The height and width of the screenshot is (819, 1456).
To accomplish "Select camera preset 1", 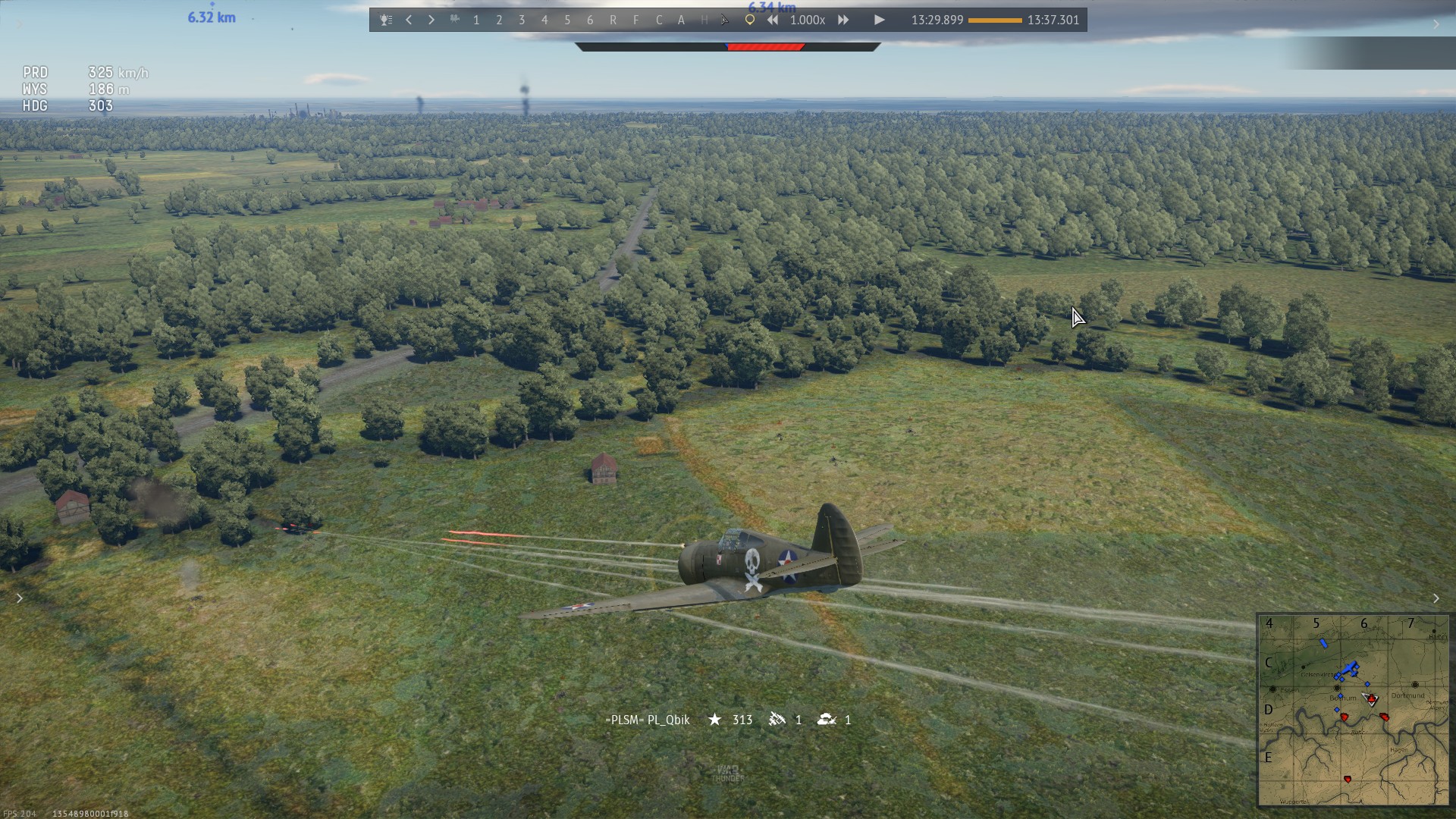I will (x=476, y=20).
